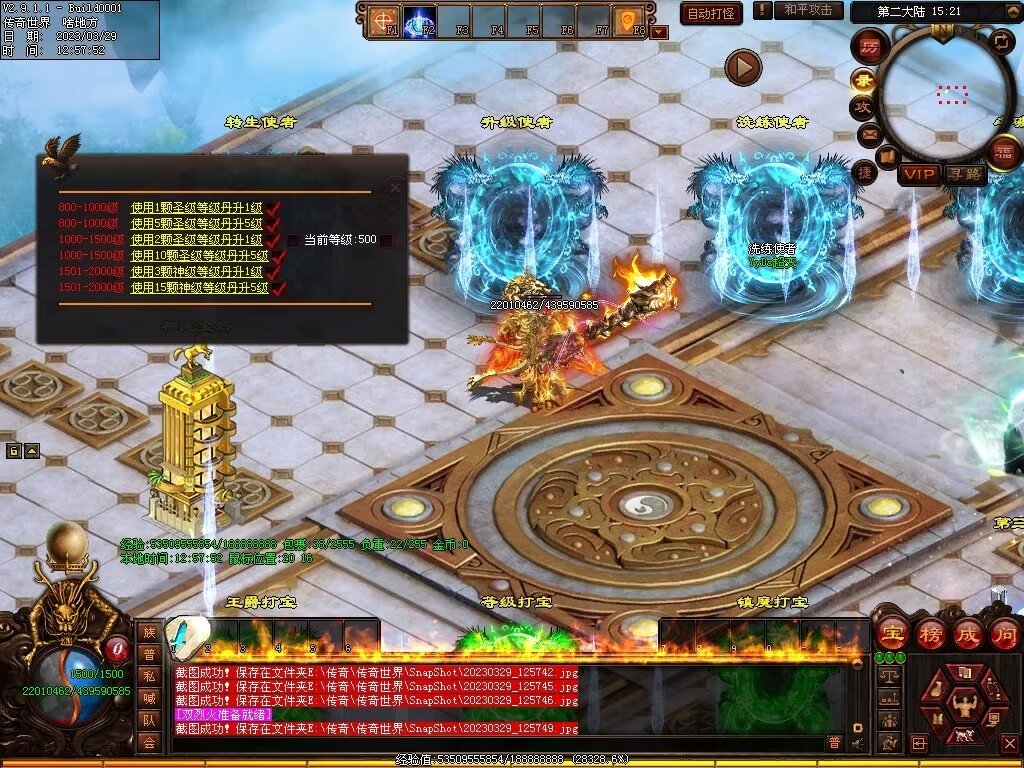This screenshot has height=768, width=1024.
Task: Click the mail envelope icon
Action: click(x=868, y=133)
